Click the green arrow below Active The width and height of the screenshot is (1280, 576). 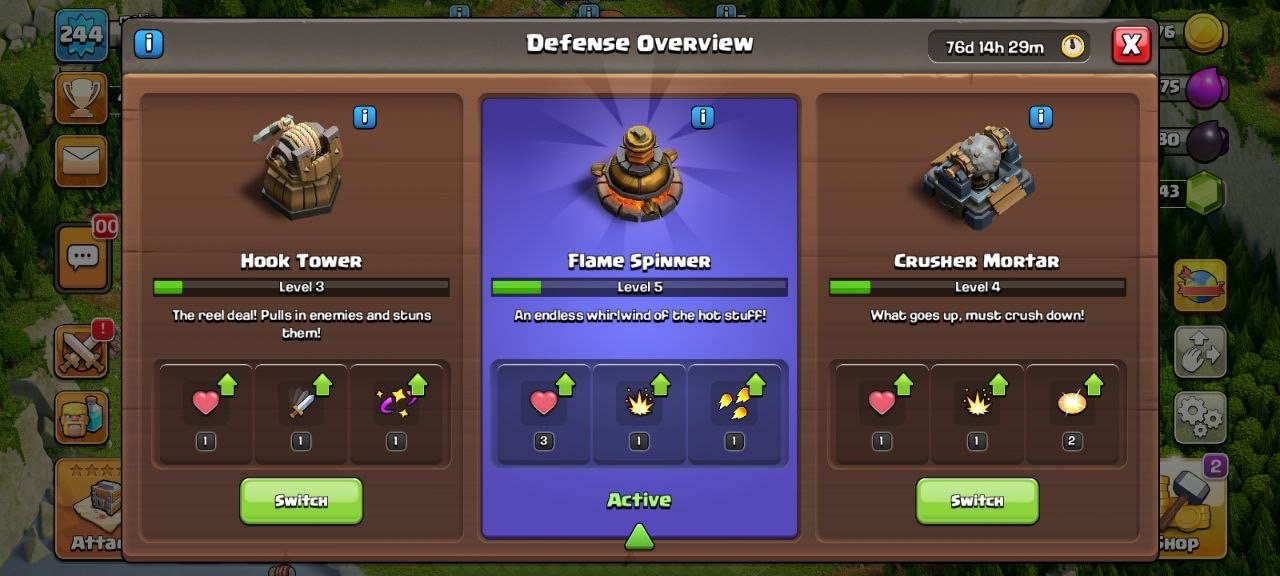click(x=639, y=538)
